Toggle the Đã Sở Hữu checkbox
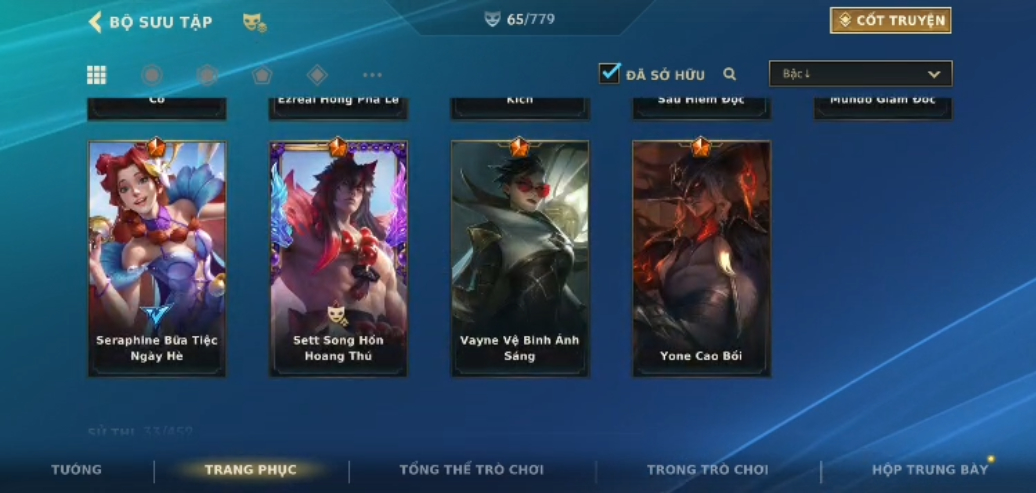This screenshot has width=1036, height=493. pyautogui.click(x=609, y=73)
